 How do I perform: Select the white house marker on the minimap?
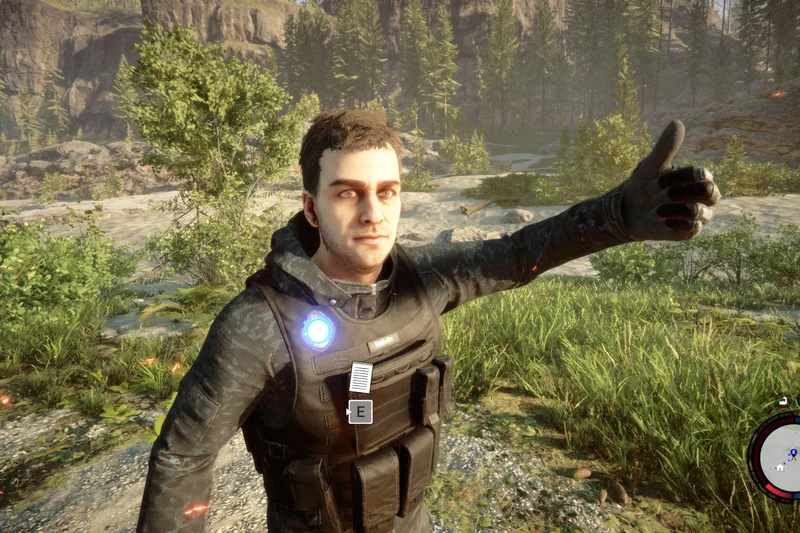[779, 466]
